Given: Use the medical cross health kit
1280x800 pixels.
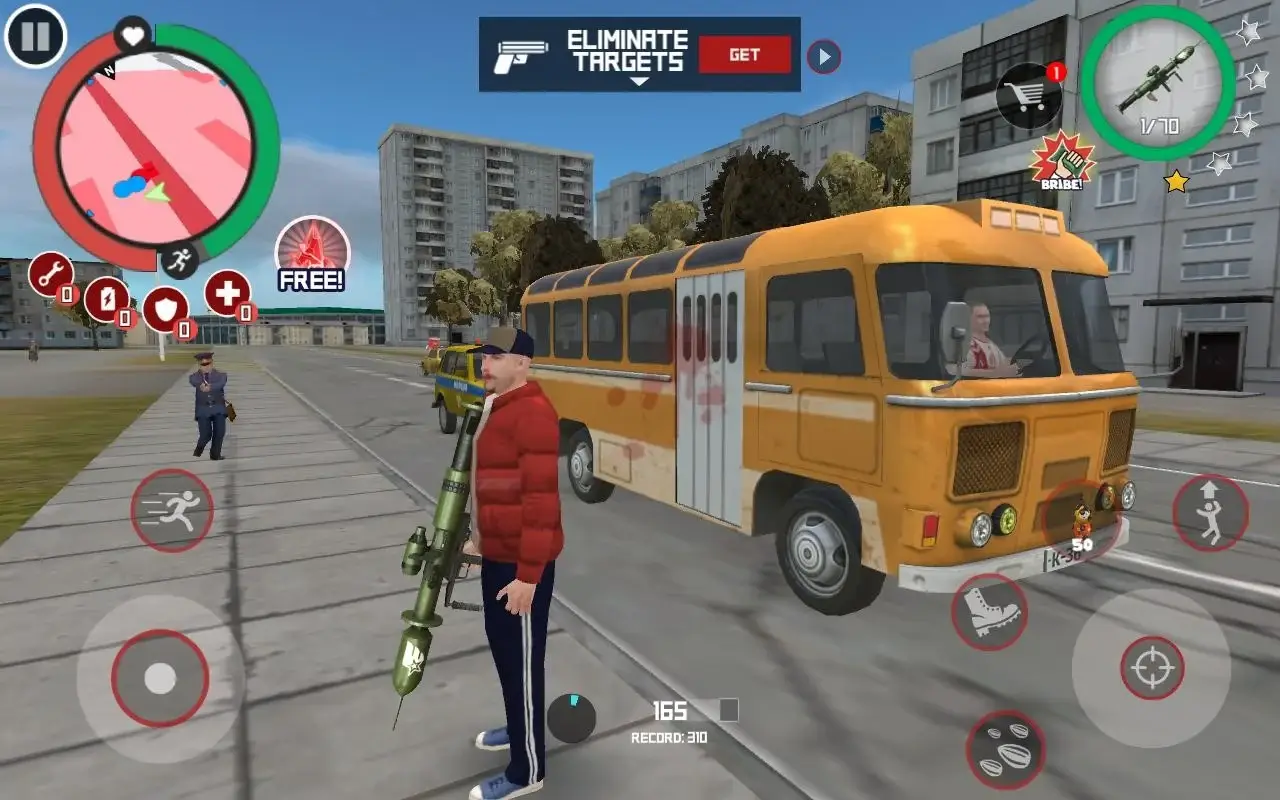Looking at the screenshot, I should 226,293.
